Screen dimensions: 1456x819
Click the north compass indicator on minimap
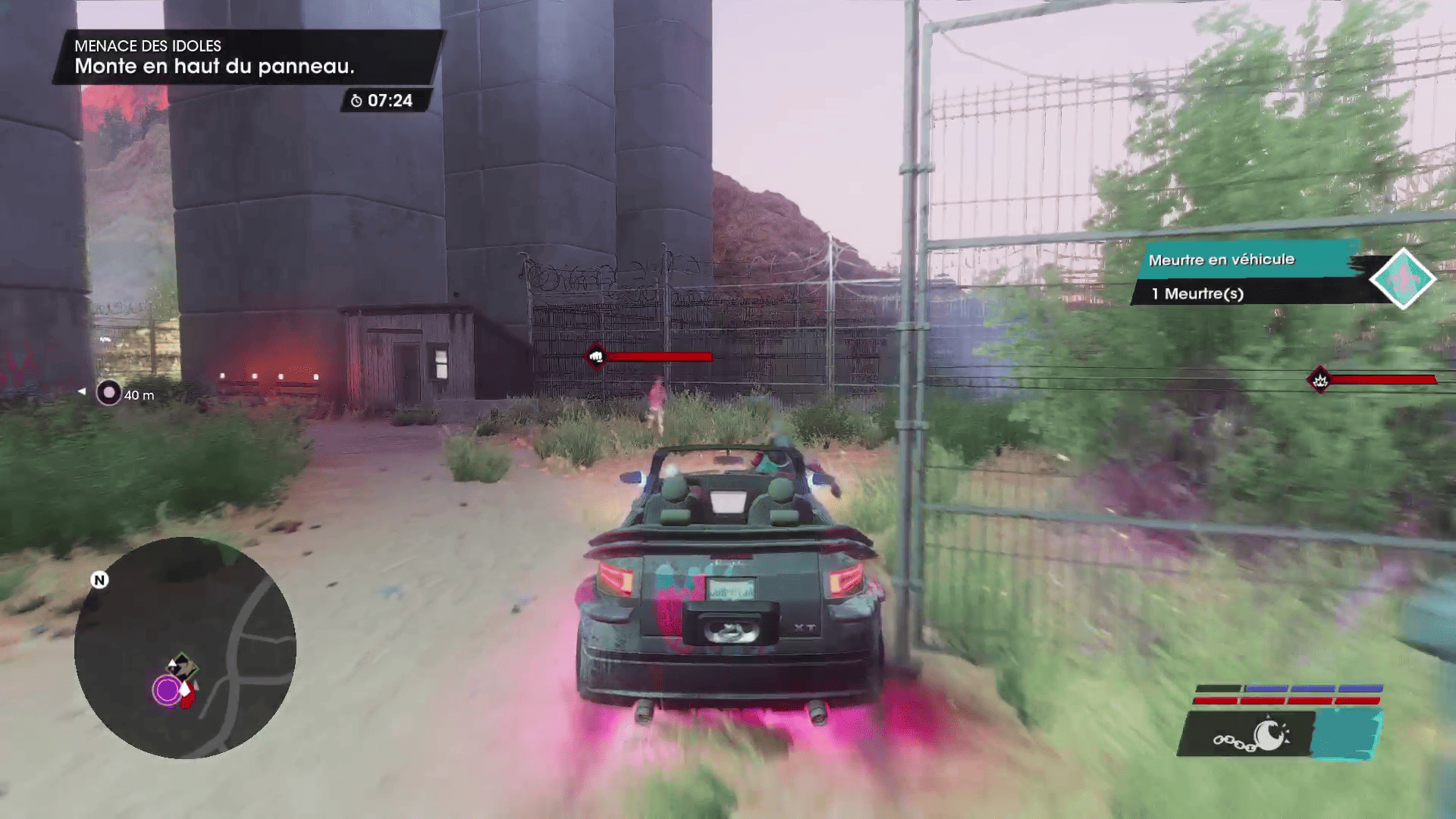point(99,580)
